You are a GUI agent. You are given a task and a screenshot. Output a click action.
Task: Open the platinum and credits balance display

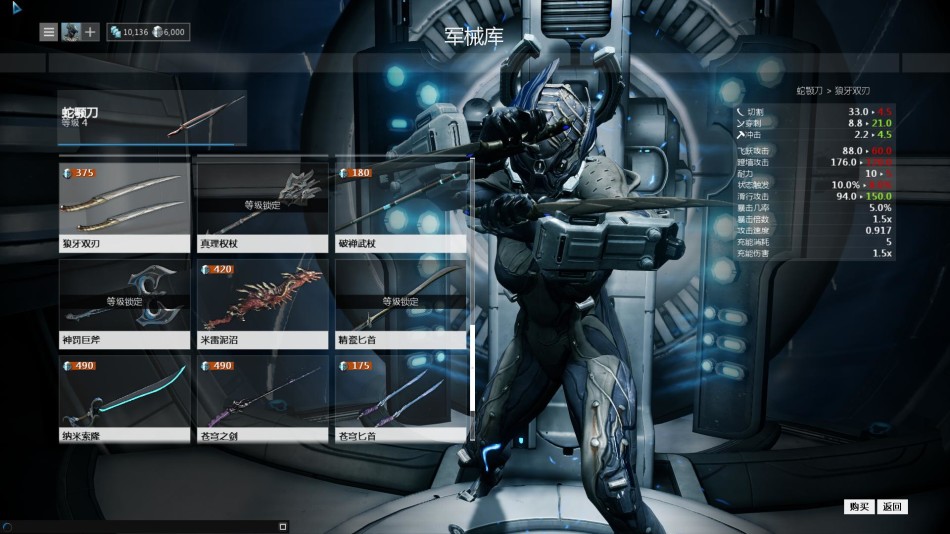(x=148, y=32)
